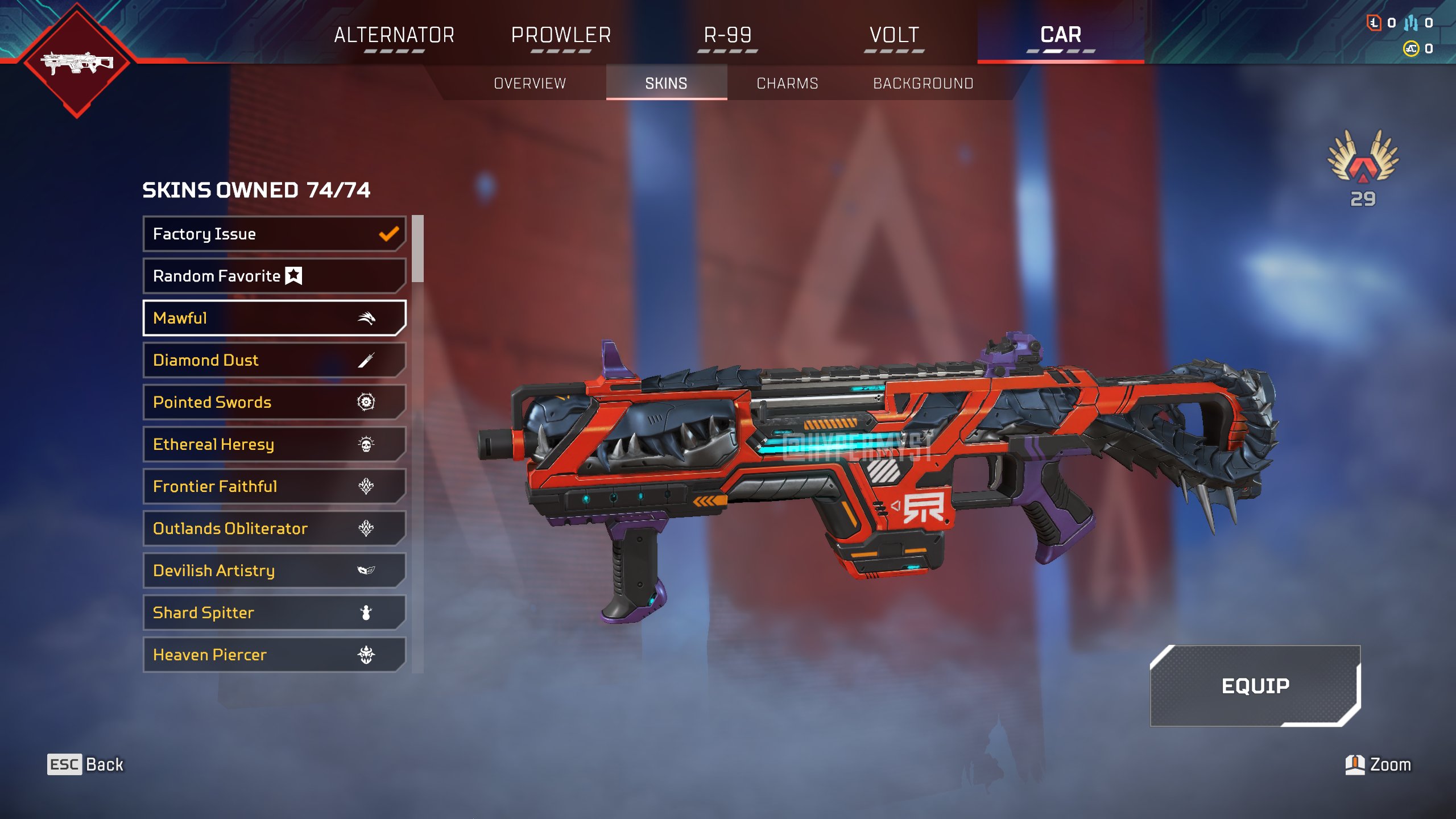Pick the Outlands Obliterator skin

tap(274, 528)
